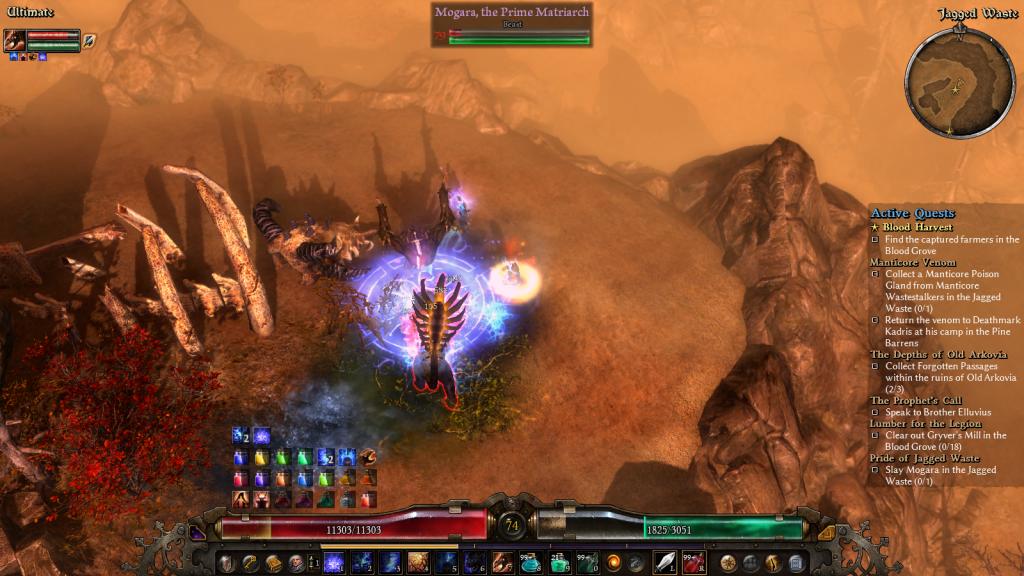Use the red health potion slot R

pos(694,563)
